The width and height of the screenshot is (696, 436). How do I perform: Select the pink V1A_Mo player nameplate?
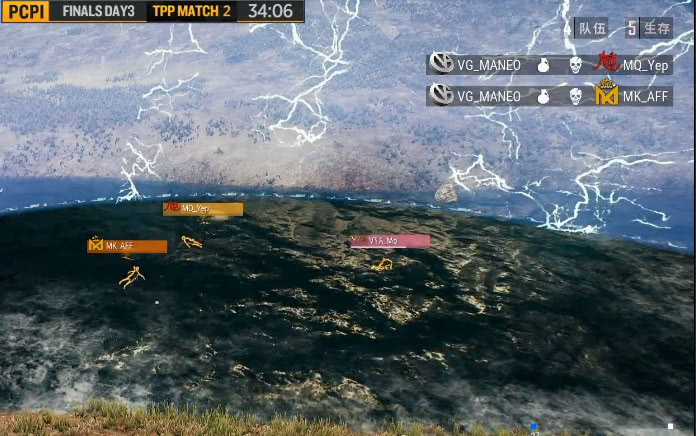390,241
